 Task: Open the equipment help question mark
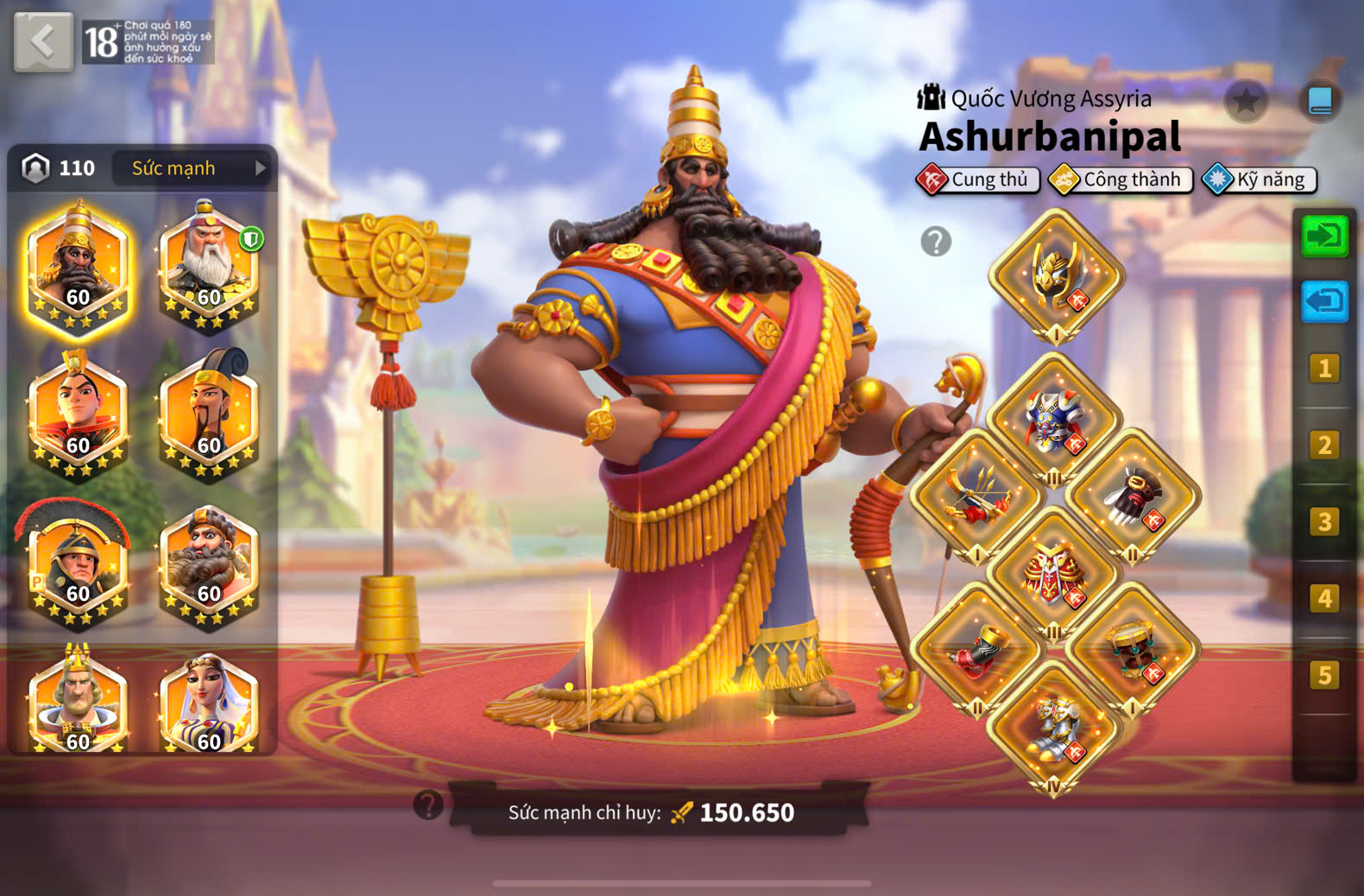[x=936, y=242]
